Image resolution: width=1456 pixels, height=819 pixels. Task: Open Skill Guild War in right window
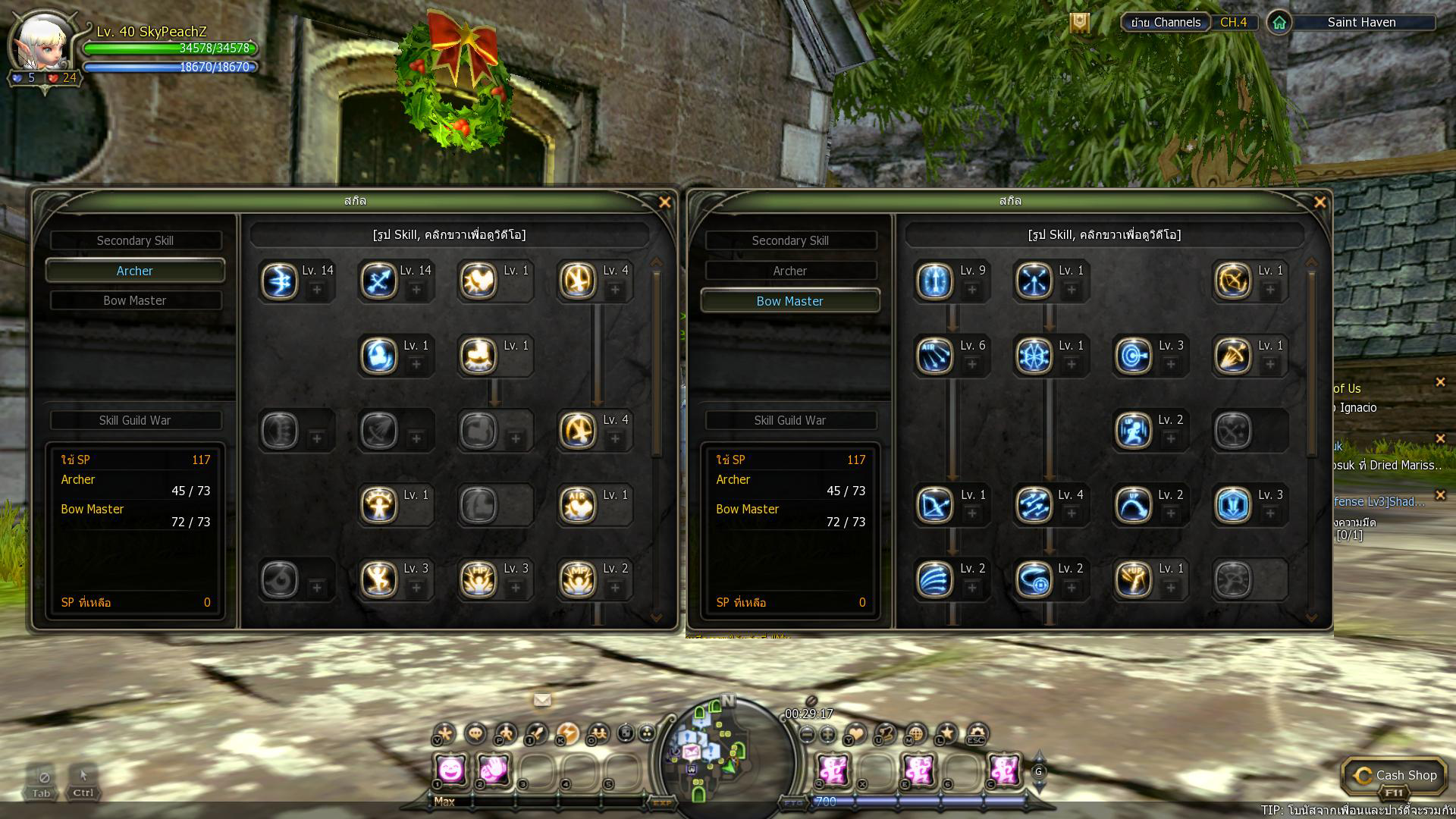tap(789, 420)
